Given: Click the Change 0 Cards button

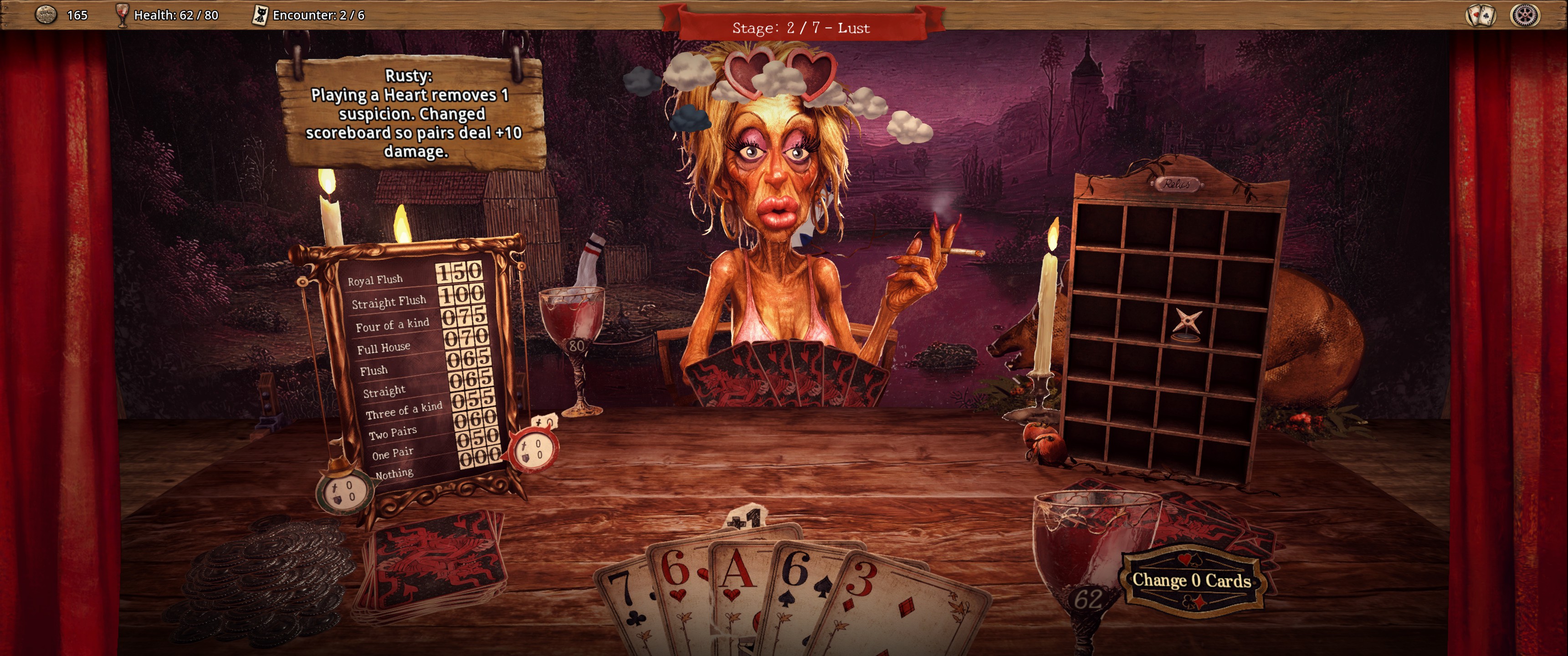Looking at the screenshot, I should 1191,580.
